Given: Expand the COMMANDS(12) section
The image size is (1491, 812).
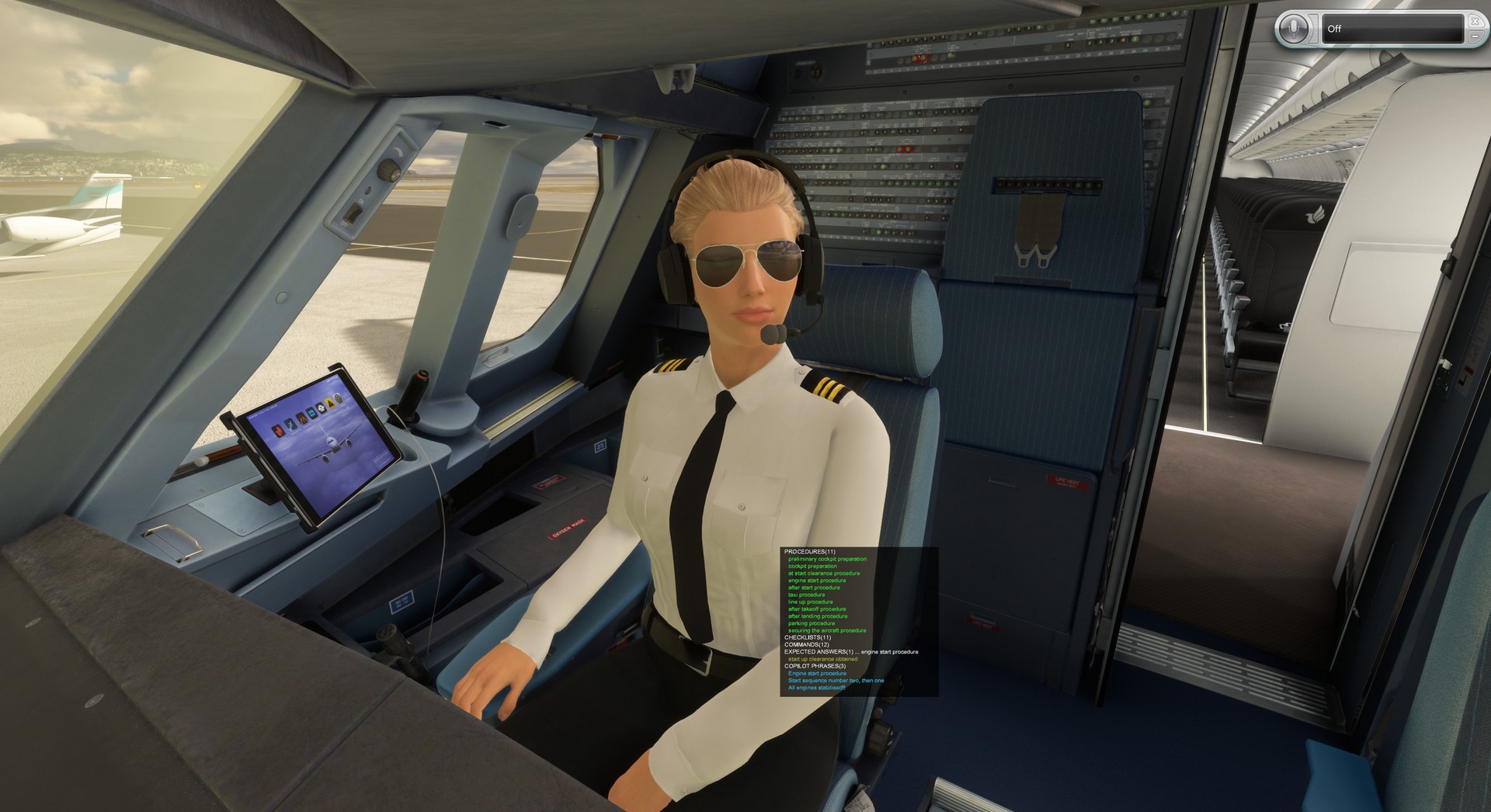Looking at the screenshot, I should click(806, 644).
